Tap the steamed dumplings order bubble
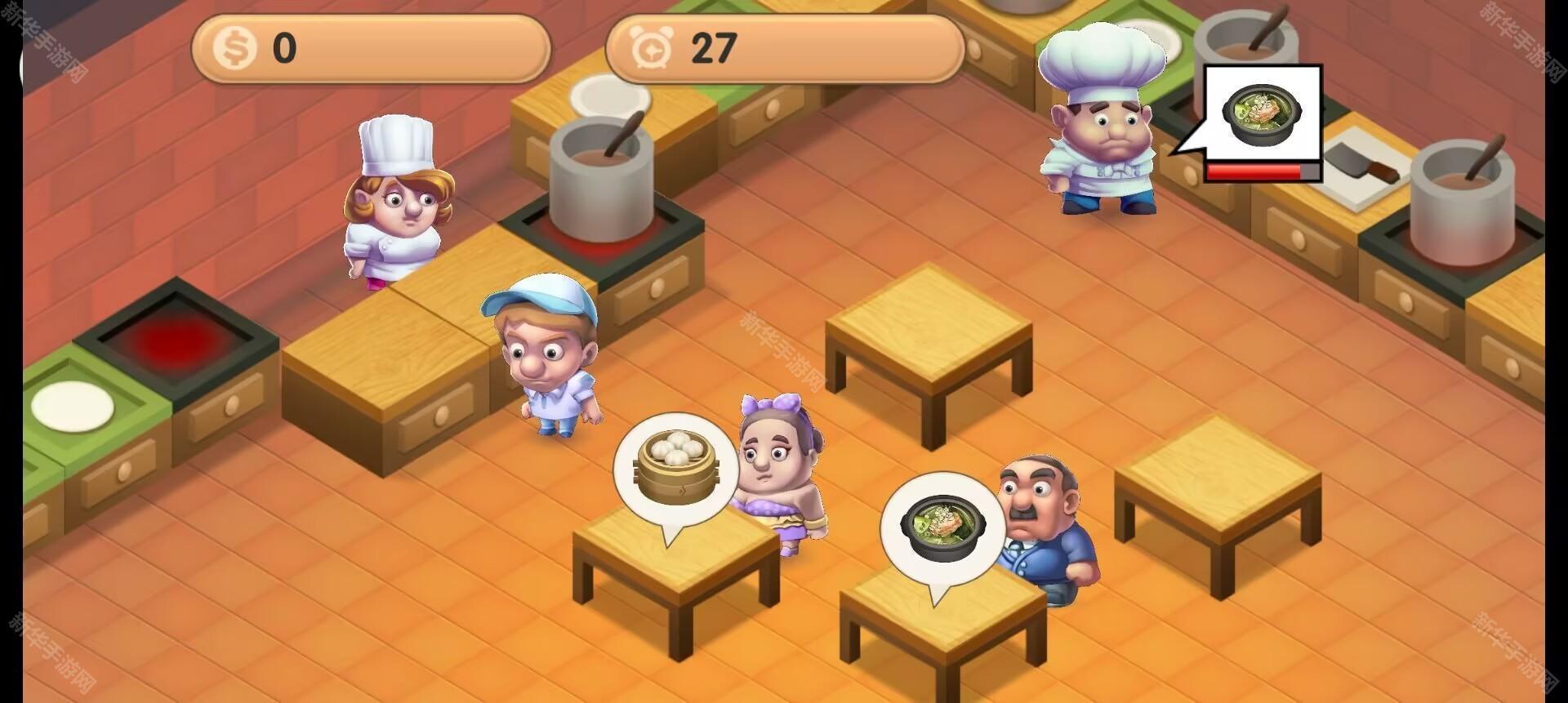 click(x=675, y=469)
